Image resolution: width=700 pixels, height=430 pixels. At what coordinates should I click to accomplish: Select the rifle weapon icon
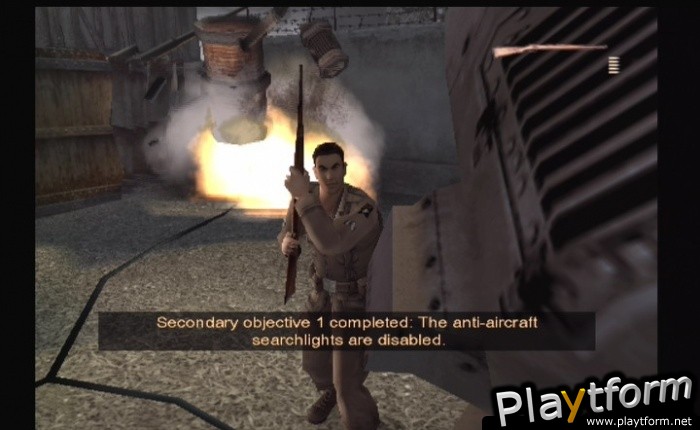pyautogui.click(x=549, y=49)
